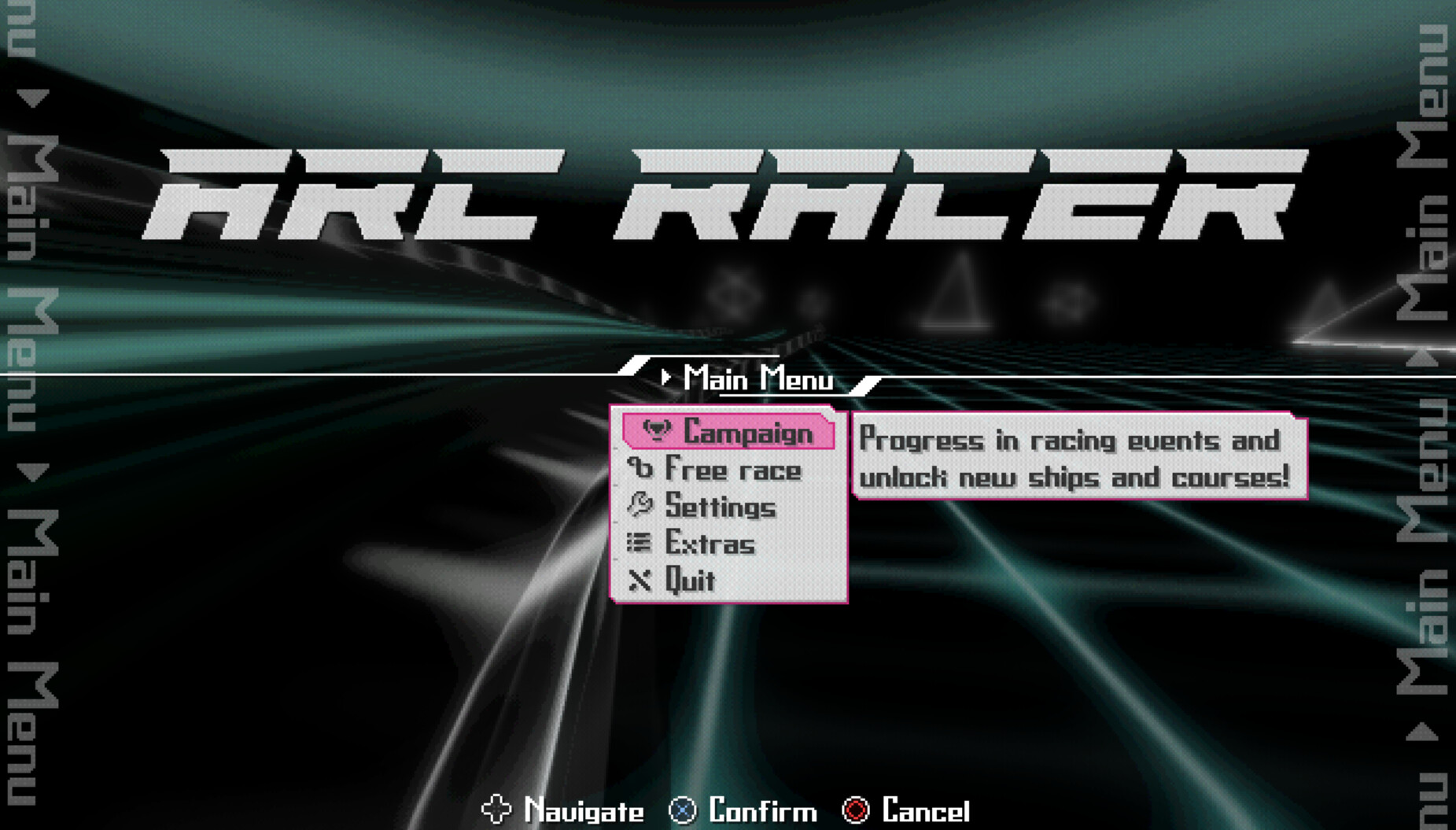Open the Settings menu entry
The width and height of the screenshot is (1456, 830).
720,507
